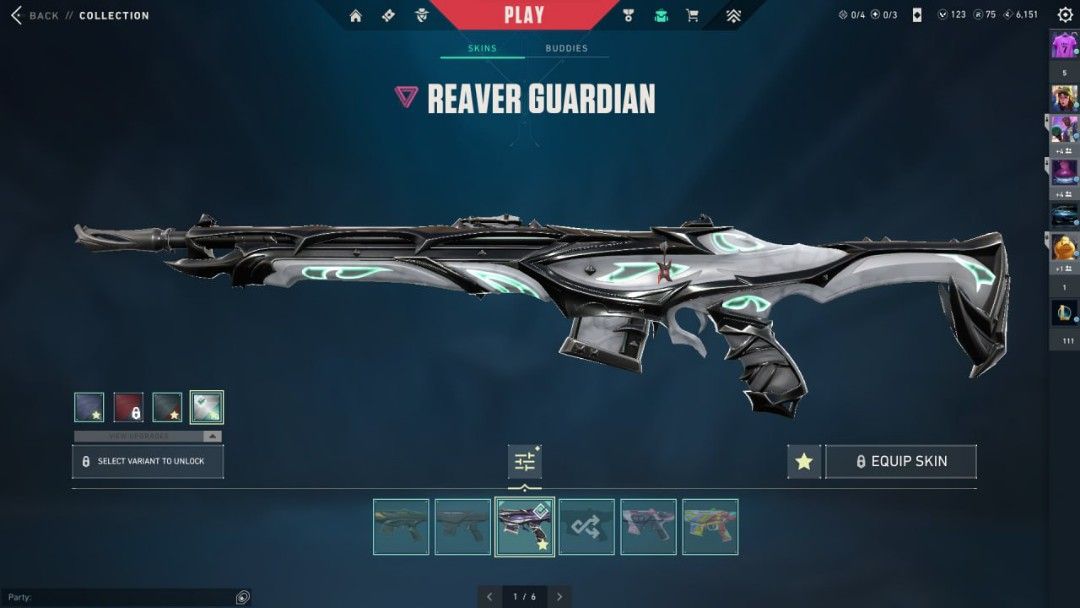Click the Equip Skin button

(x=900, y=461)
